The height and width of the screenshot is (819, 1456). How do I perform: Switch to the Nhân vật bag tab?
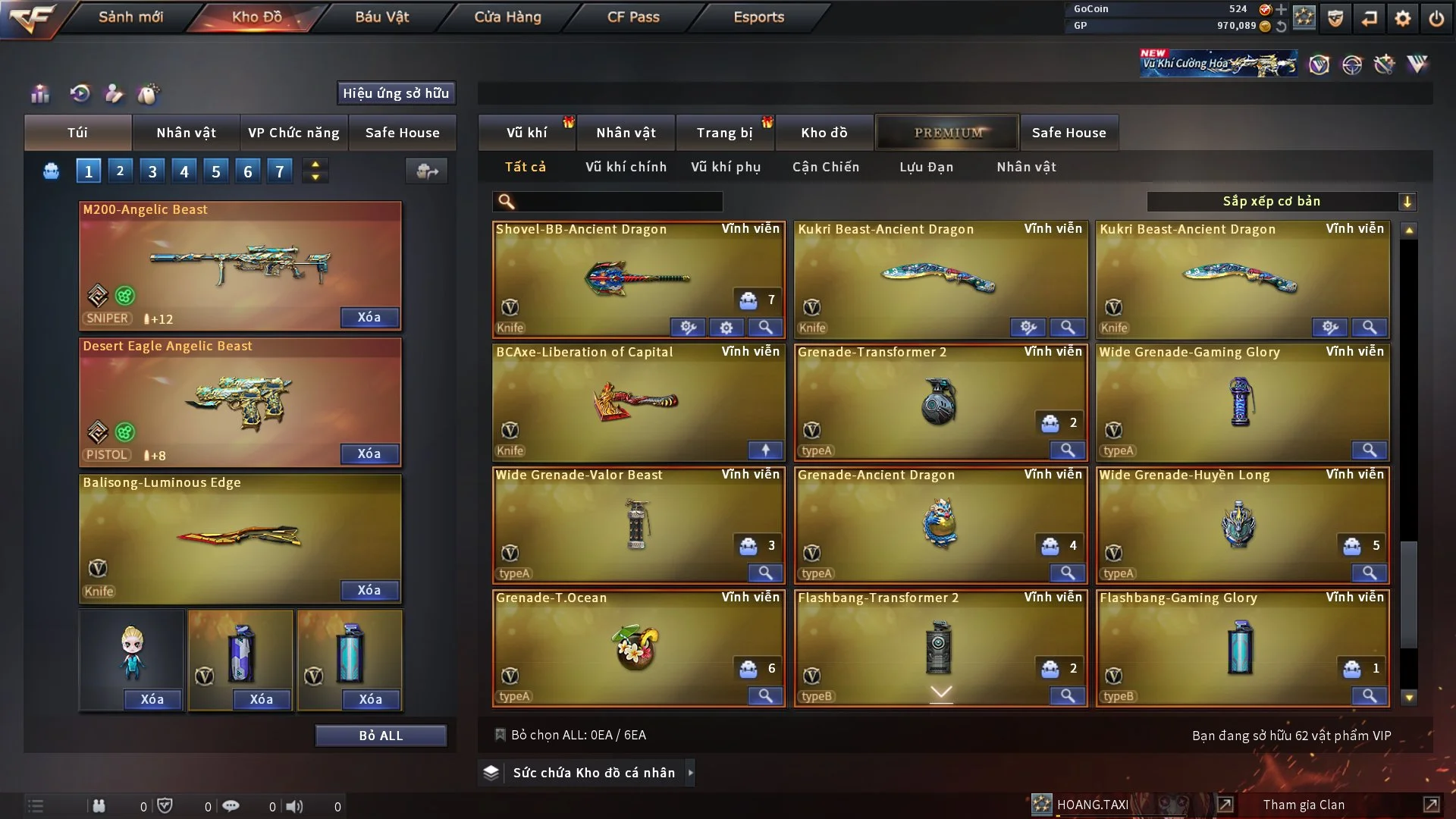[x=186, y=133]
